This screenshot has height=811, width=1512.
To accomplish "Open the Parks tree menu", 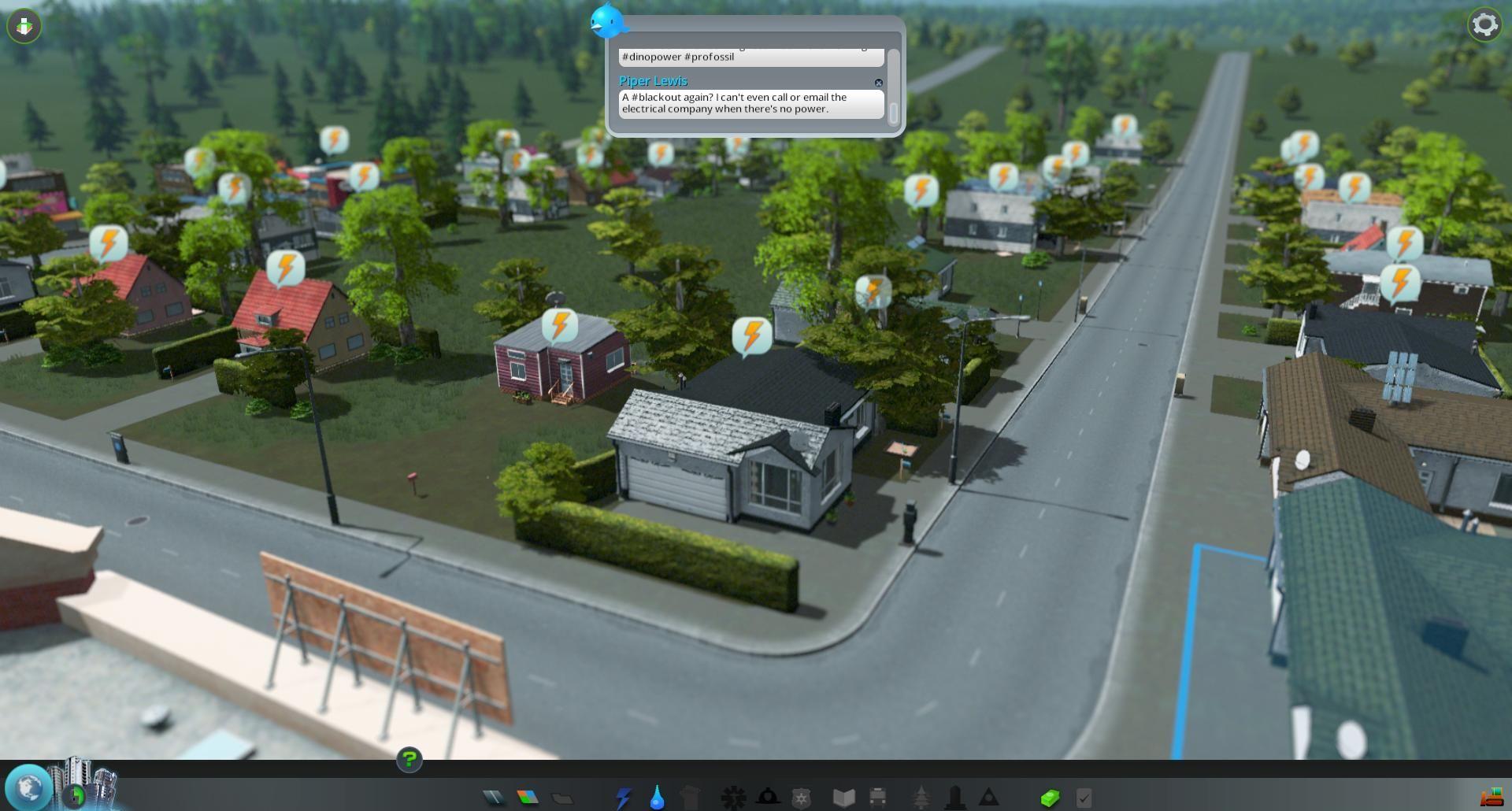I will (921, 798).
